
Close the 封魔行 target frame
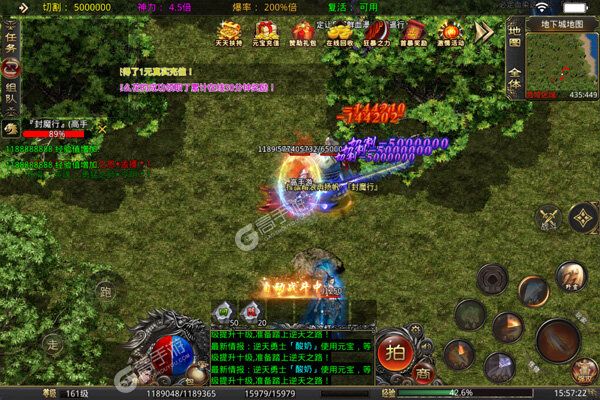[100, 128]
